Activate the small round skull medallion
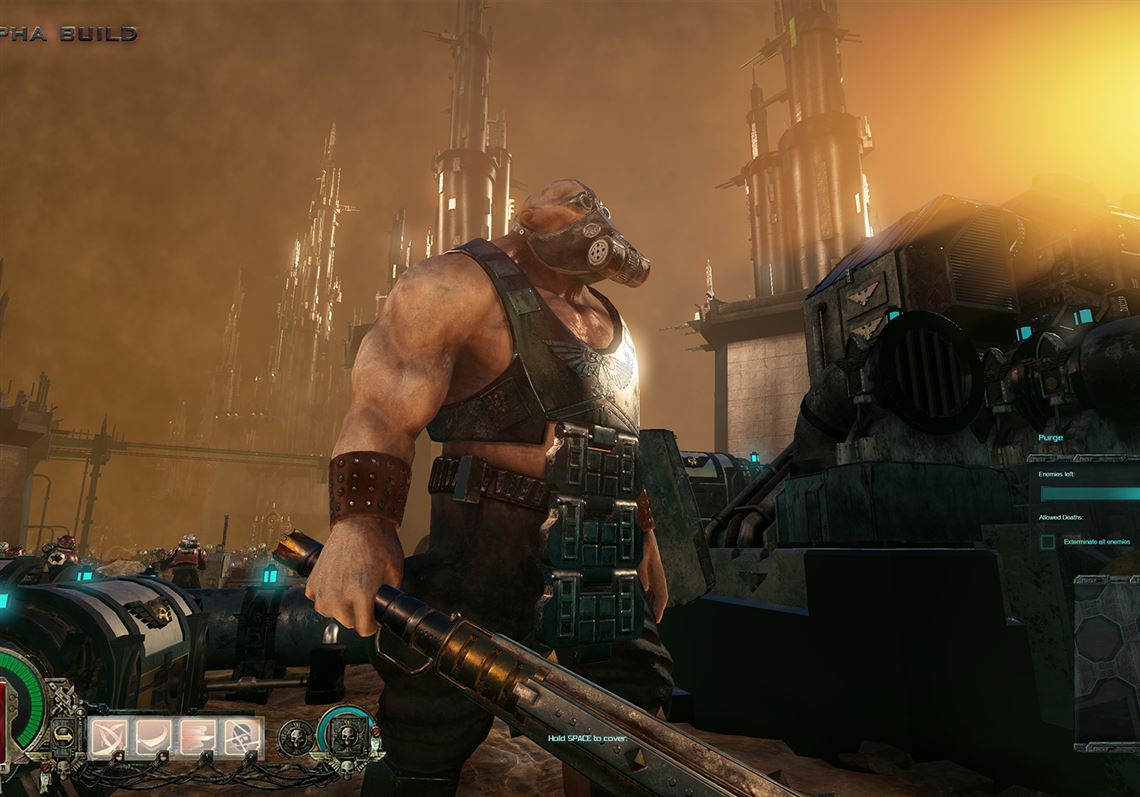 pos(293,738)
